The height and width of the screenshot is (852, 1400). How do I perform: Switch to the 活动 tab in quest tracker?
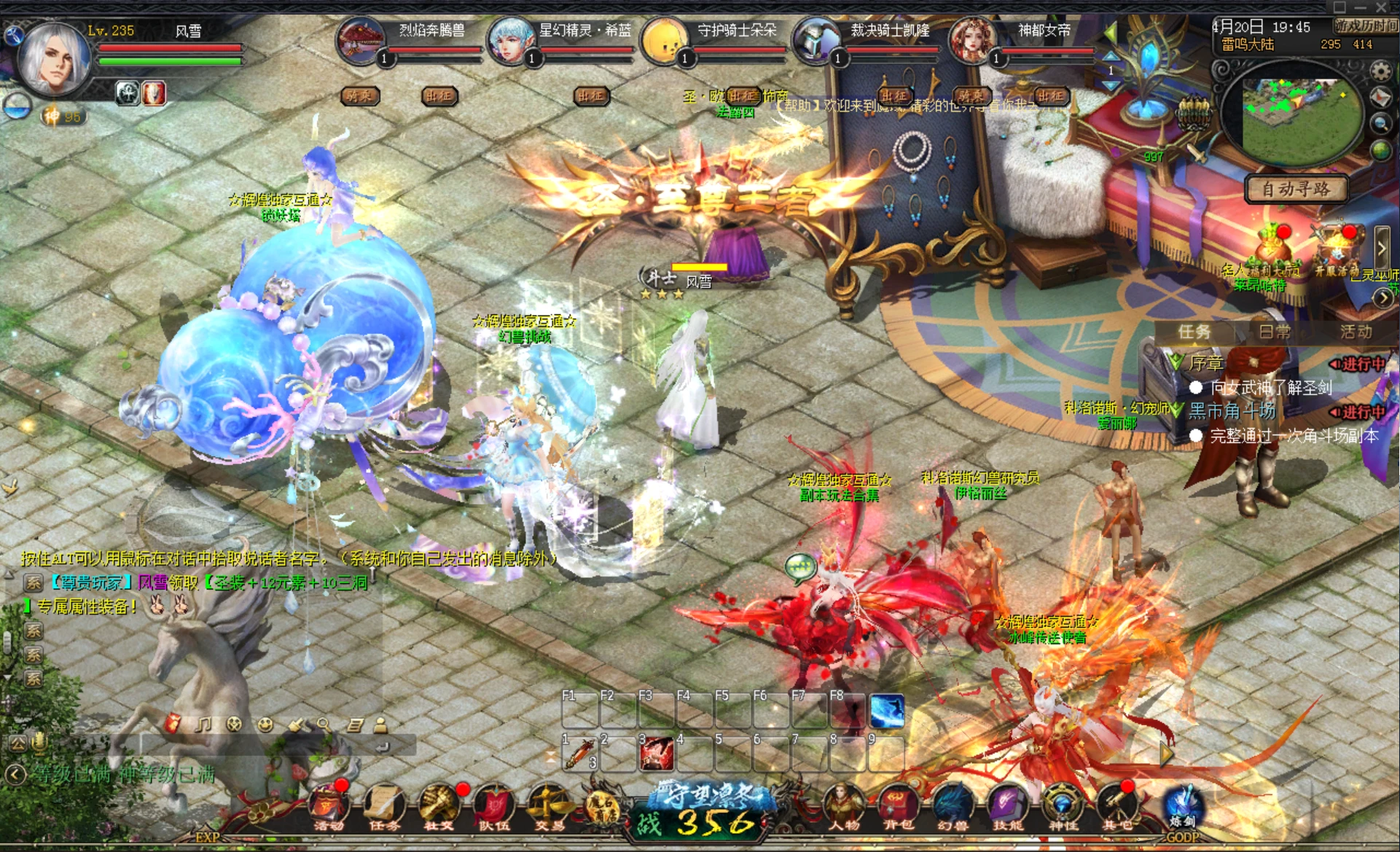[x=1355, y=332]
